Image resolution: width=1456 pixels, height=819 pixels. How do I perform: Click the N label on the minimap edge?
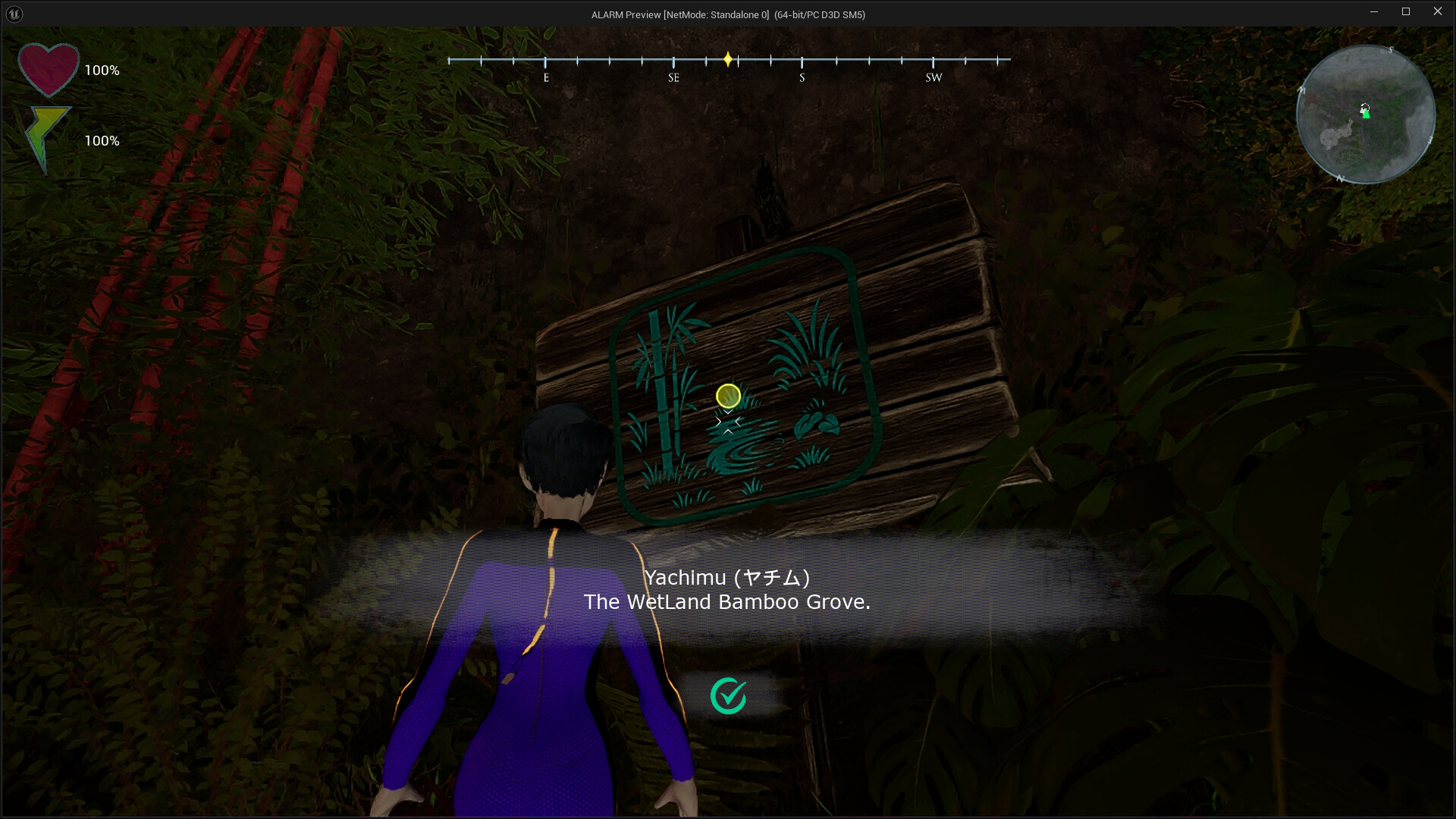click(x=1341, y=177)
